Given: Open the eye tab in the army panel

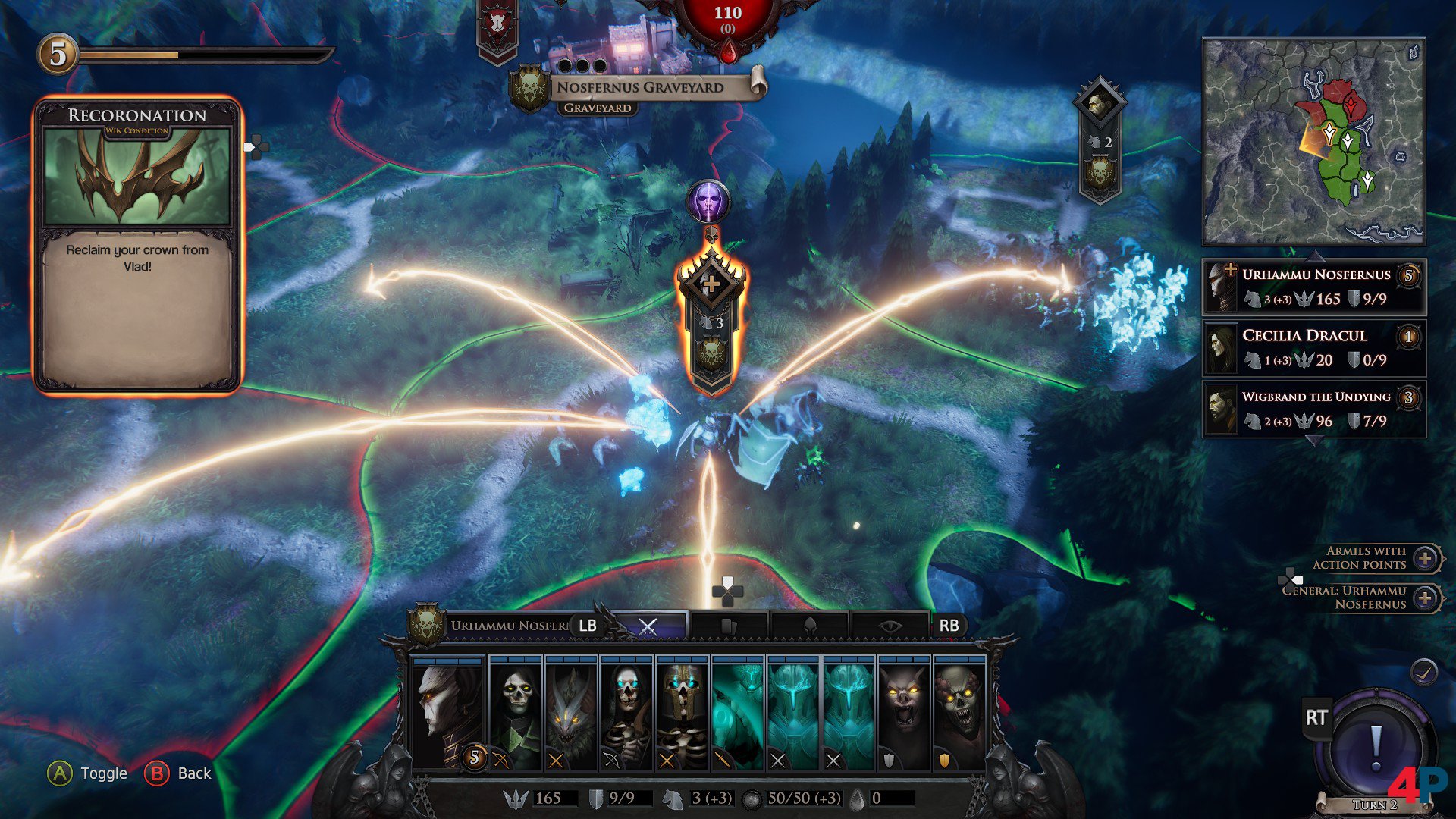Looking at the screenshot, I should click(890, 626).
